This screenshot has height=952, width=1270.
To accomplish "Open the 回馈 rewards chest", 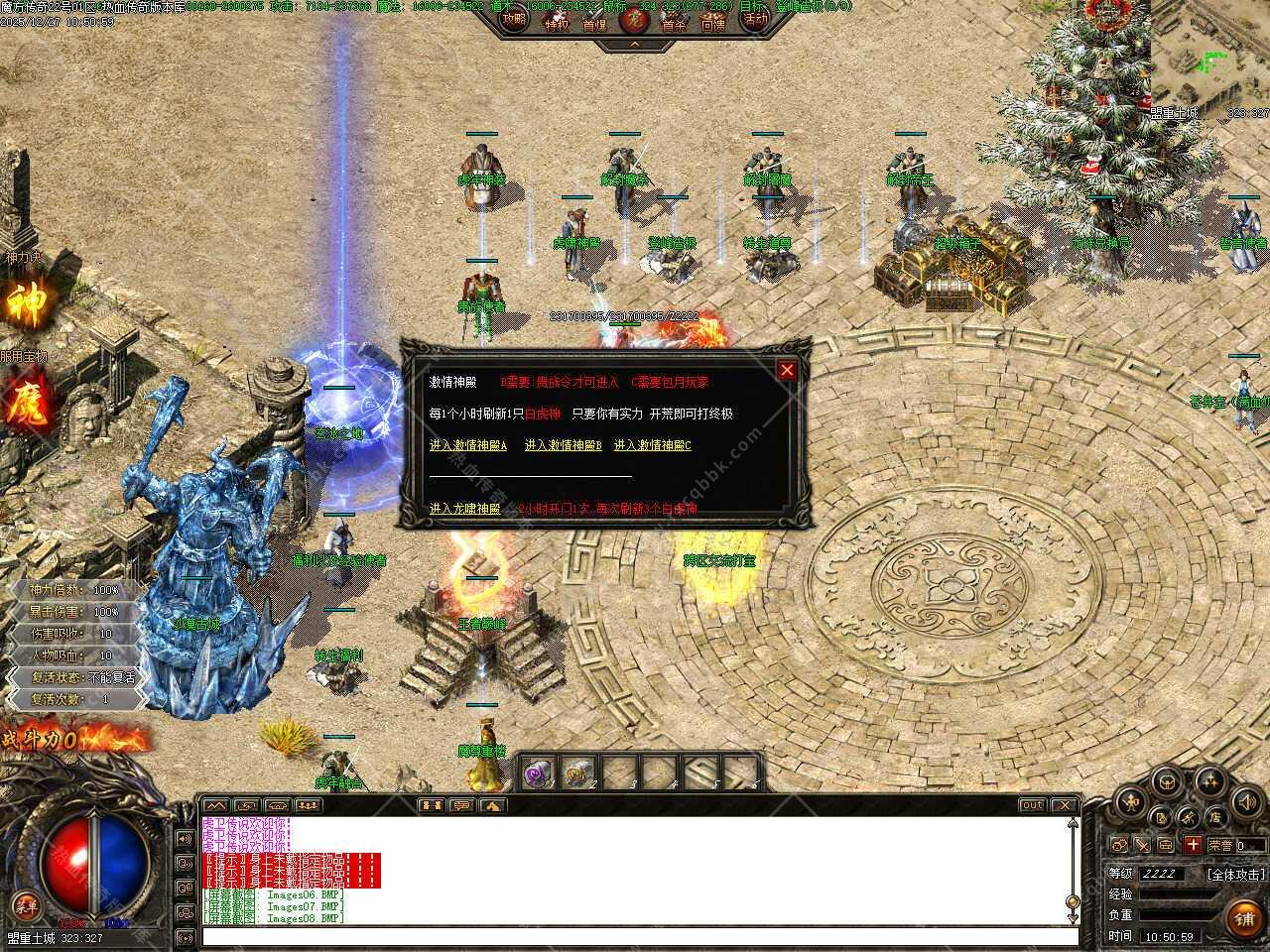I will pos(714,22).
